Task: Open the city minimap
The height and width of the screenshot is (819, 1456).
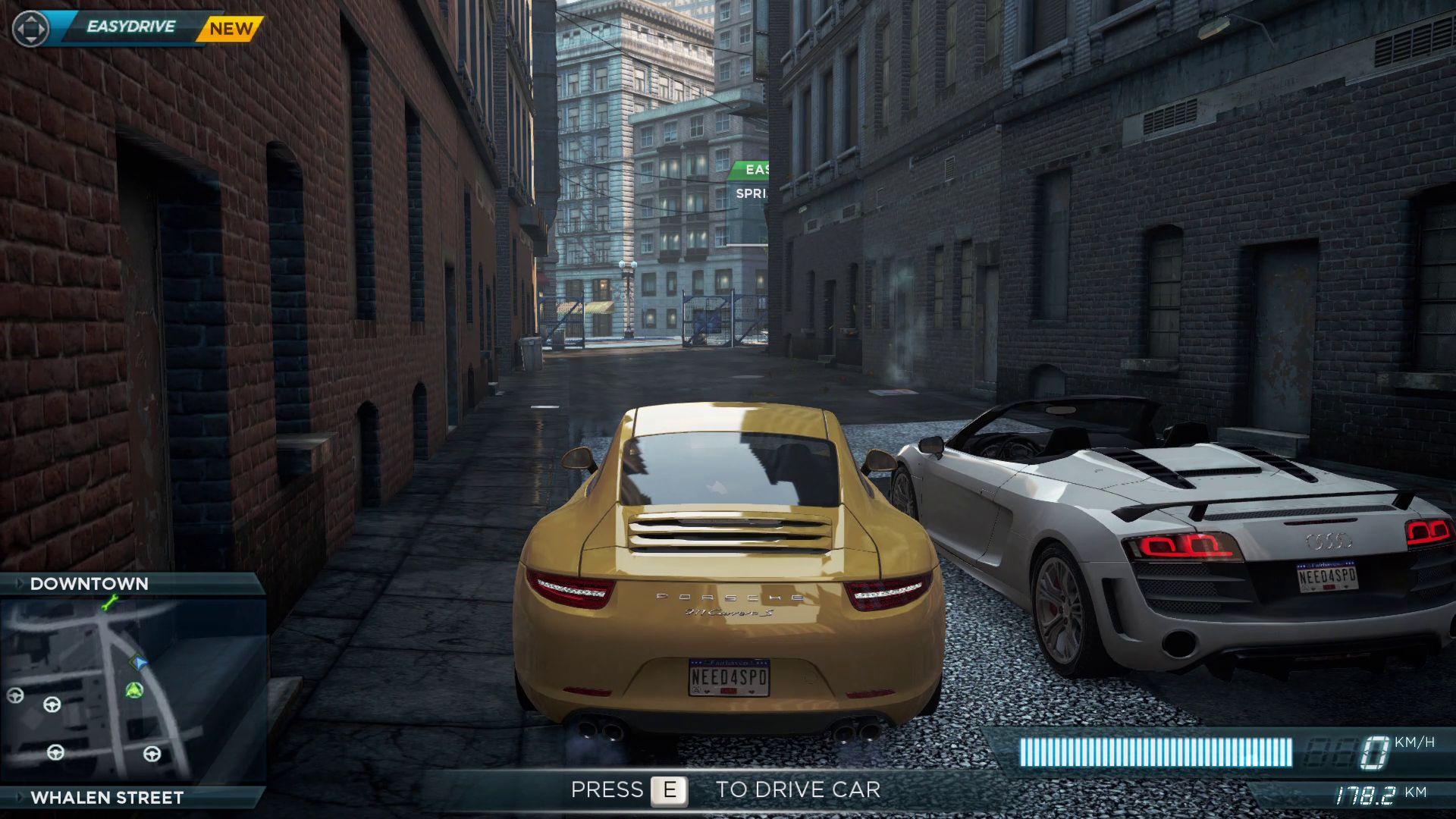Action: coord(133,690)
